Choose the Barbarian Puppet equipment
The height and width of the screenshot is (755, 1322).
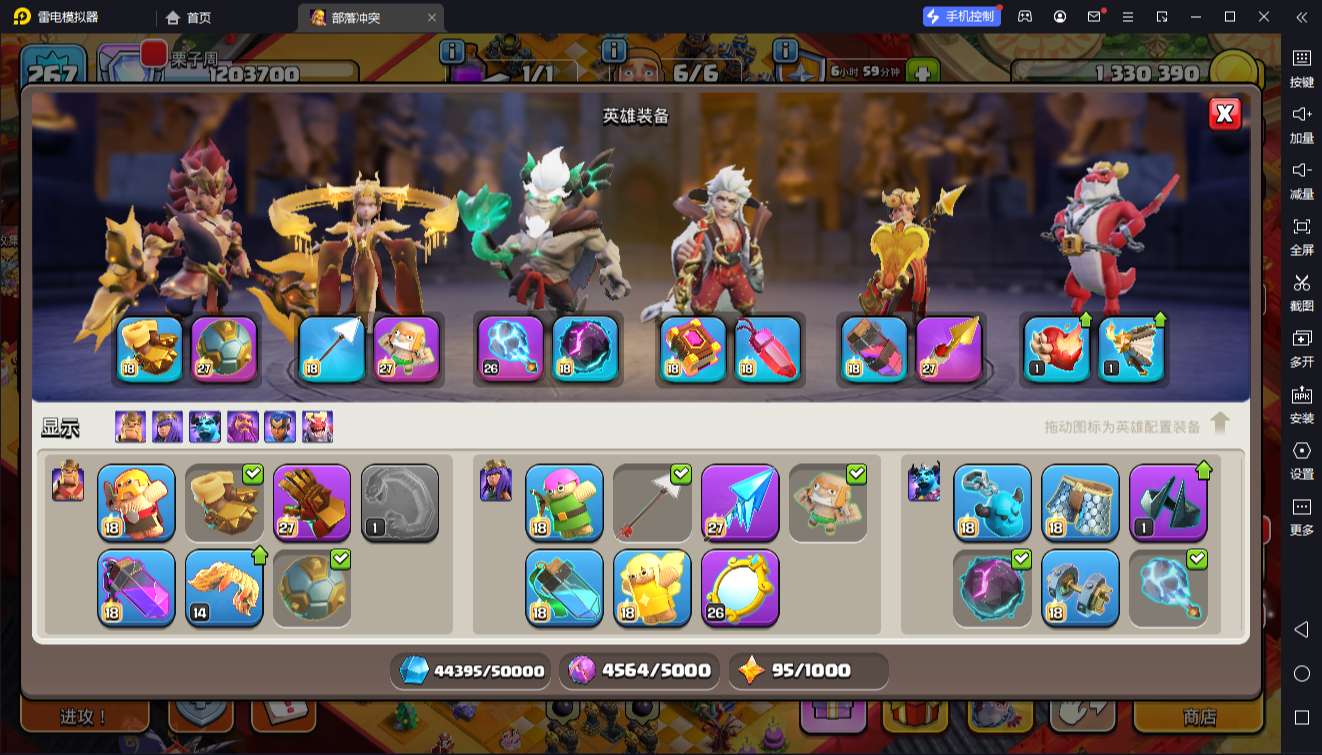point(136,502)
